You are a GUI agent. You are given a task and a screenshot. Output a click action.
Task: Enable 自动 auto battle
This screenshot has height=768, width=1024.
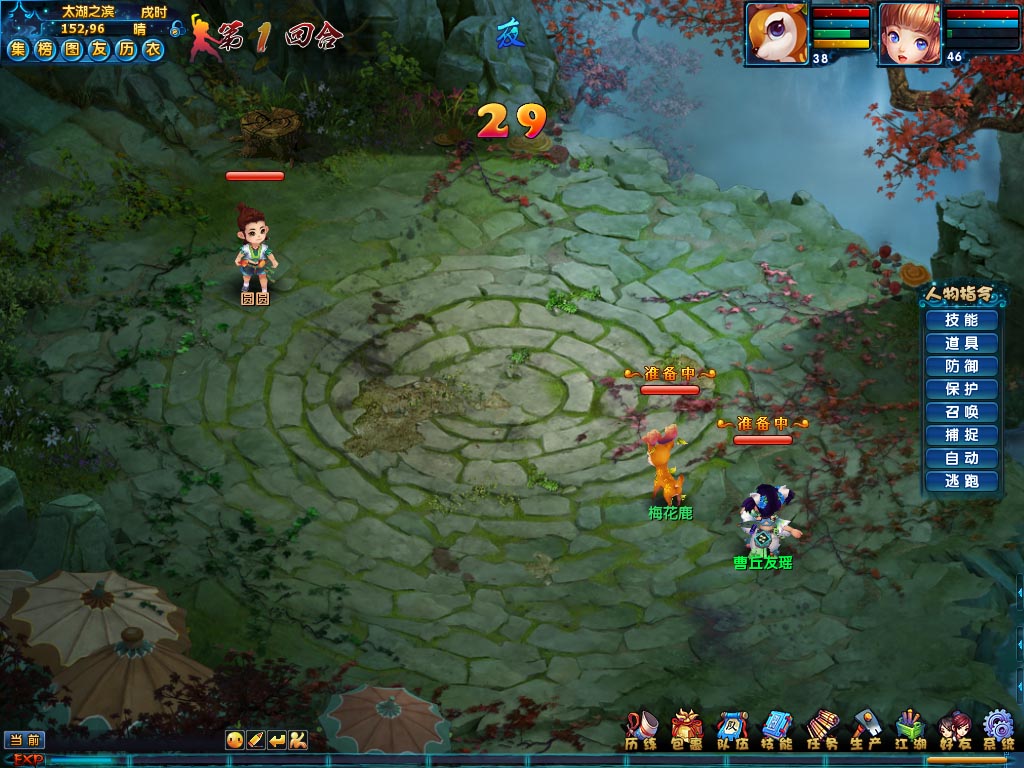[960, 458]
